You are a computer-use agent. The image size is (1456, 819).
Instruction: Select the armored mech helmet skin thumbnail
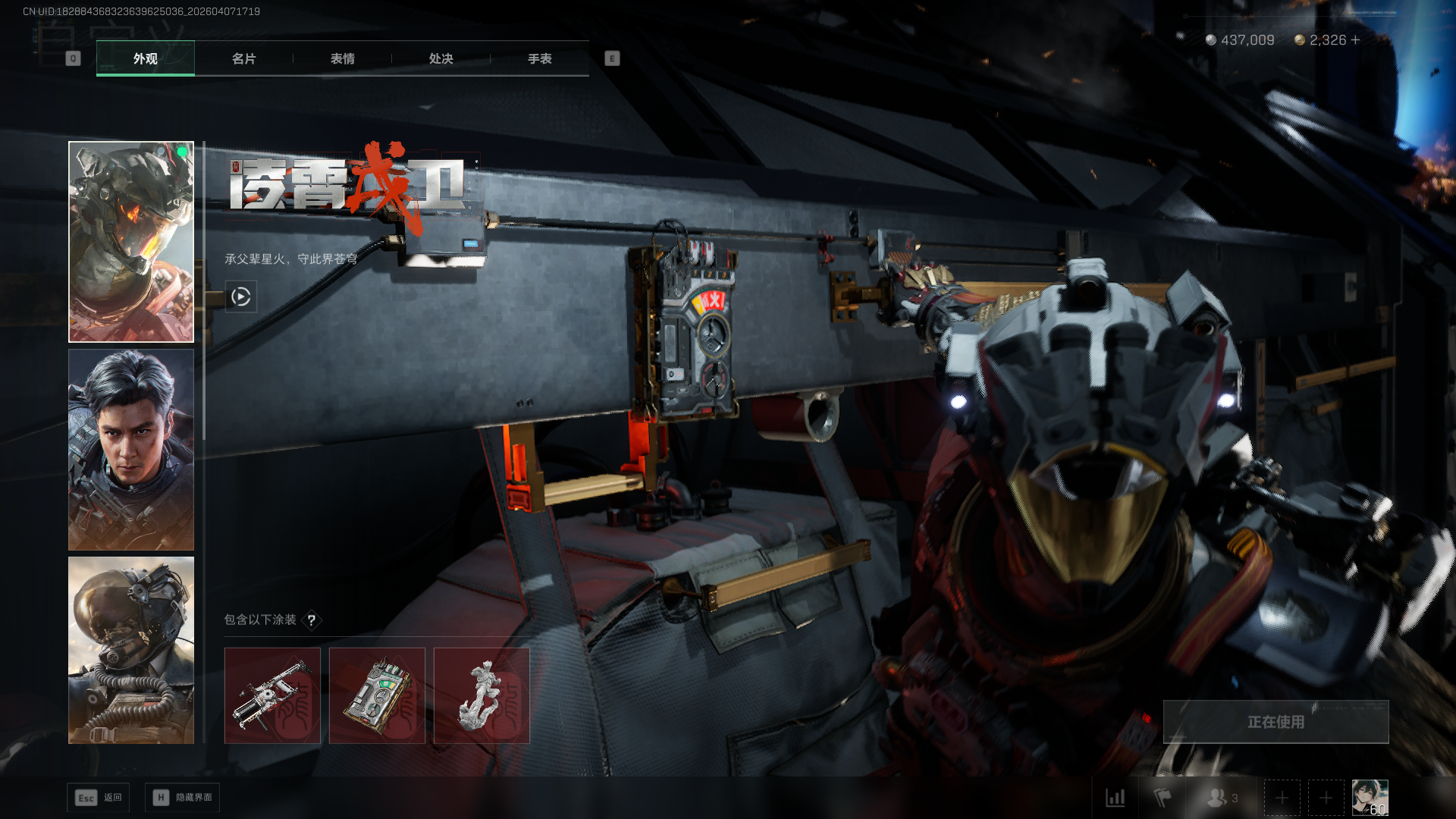tap(131, 242)
